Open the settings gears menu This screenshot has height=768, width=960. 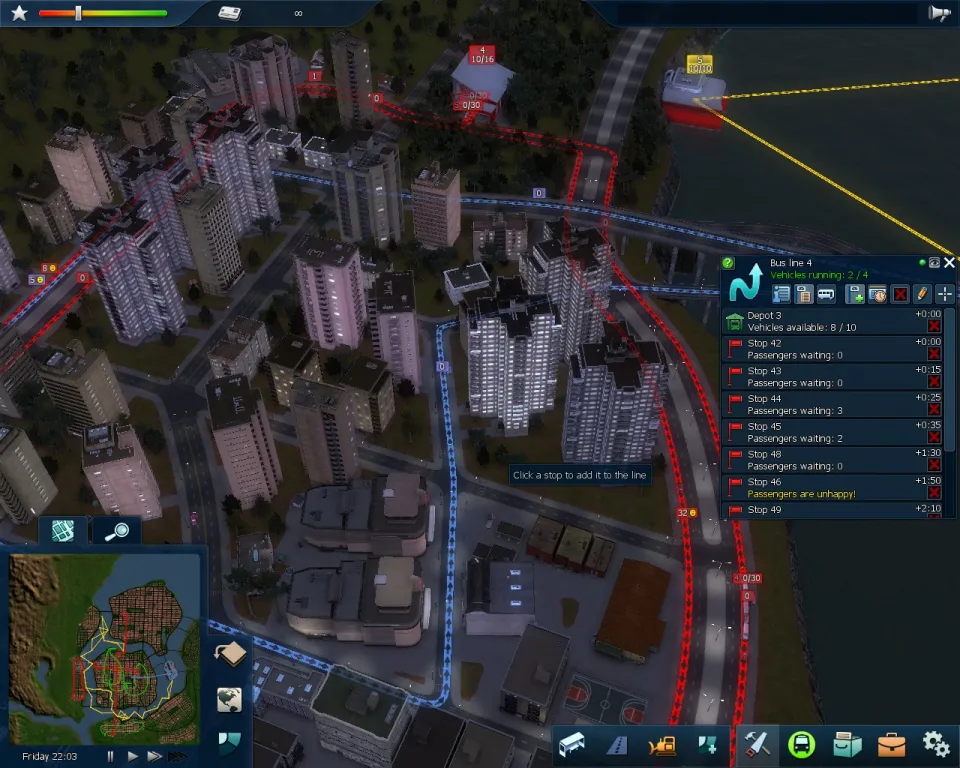click(x=935, y=744)
